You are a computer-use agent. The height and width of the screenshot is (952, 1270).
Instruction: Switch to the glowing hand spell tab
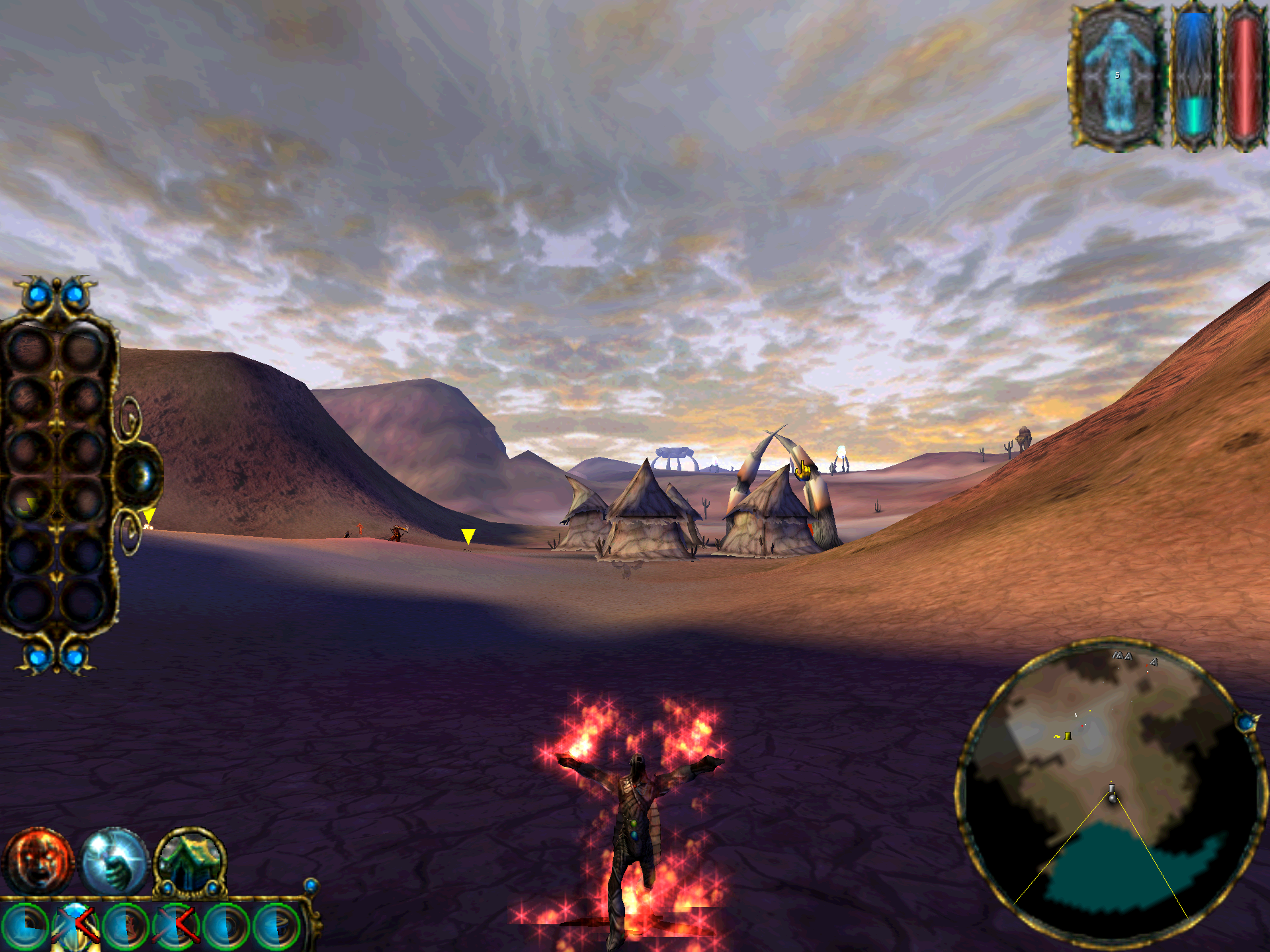pos(114,861)
